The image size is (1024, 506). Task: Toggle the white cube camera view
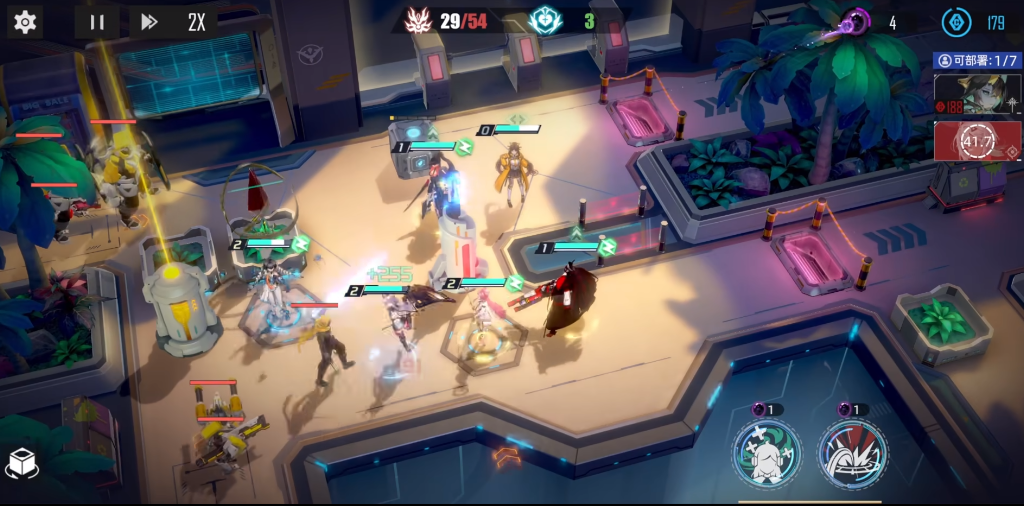[23, 463]
